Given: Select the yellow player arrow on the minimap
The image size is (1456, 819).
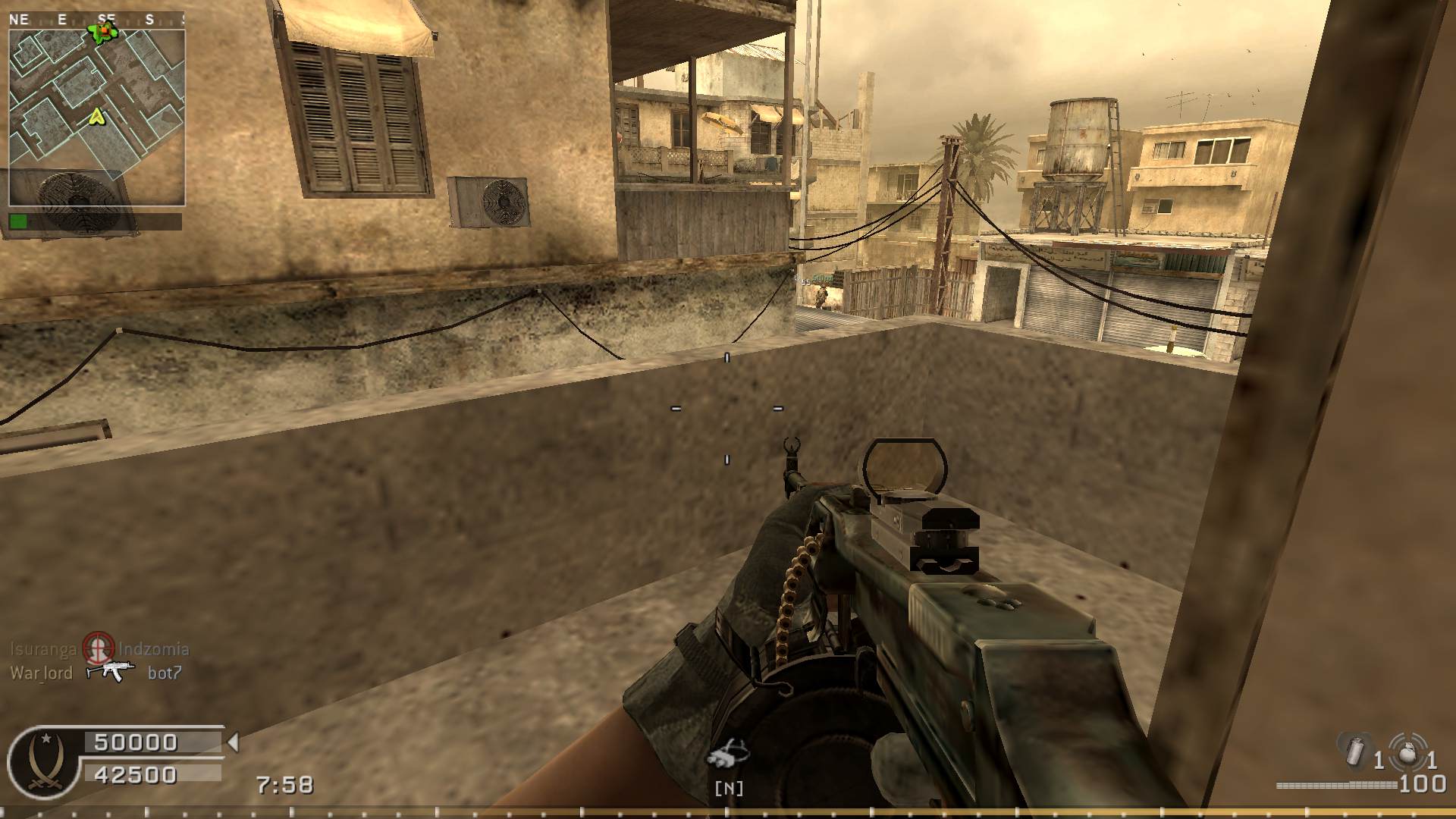Looking at the screenshot, I should [96, 116].
